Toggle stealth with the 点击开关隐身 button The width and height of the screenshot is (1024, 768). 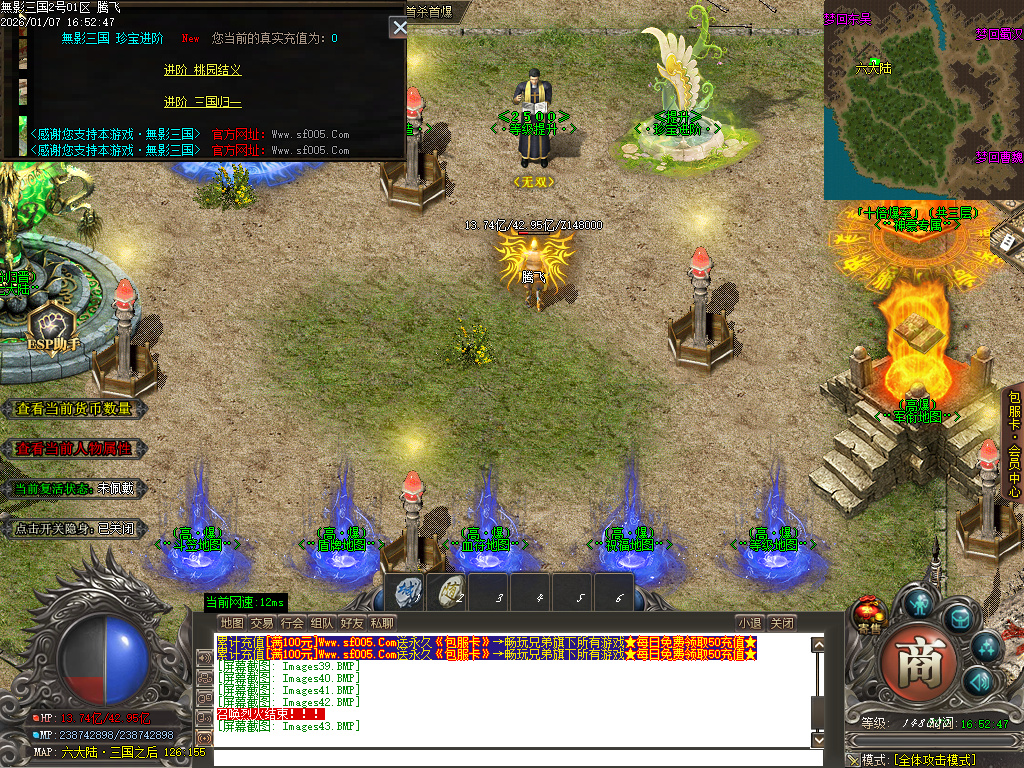click(74, 529)
